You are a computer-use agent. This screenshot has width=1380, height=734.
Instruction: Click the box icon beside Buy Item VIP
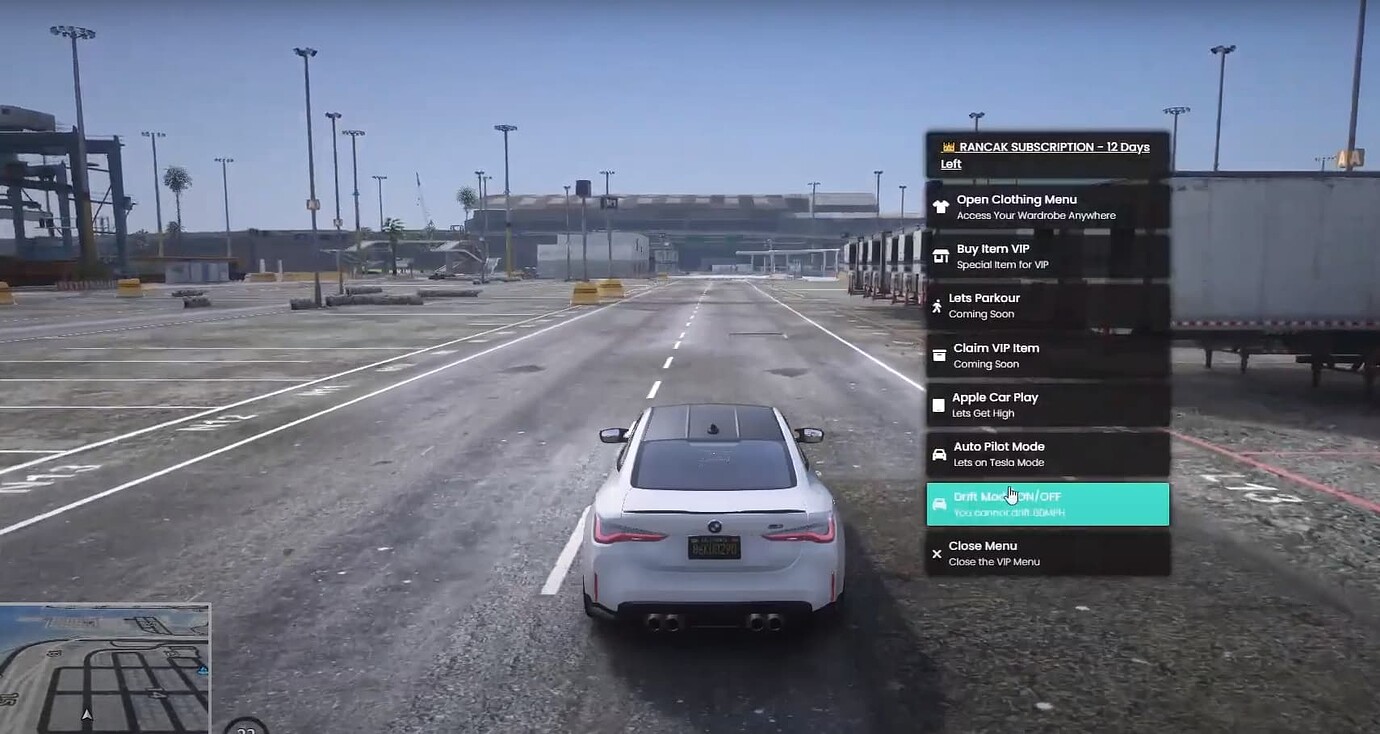click(938, 254)
